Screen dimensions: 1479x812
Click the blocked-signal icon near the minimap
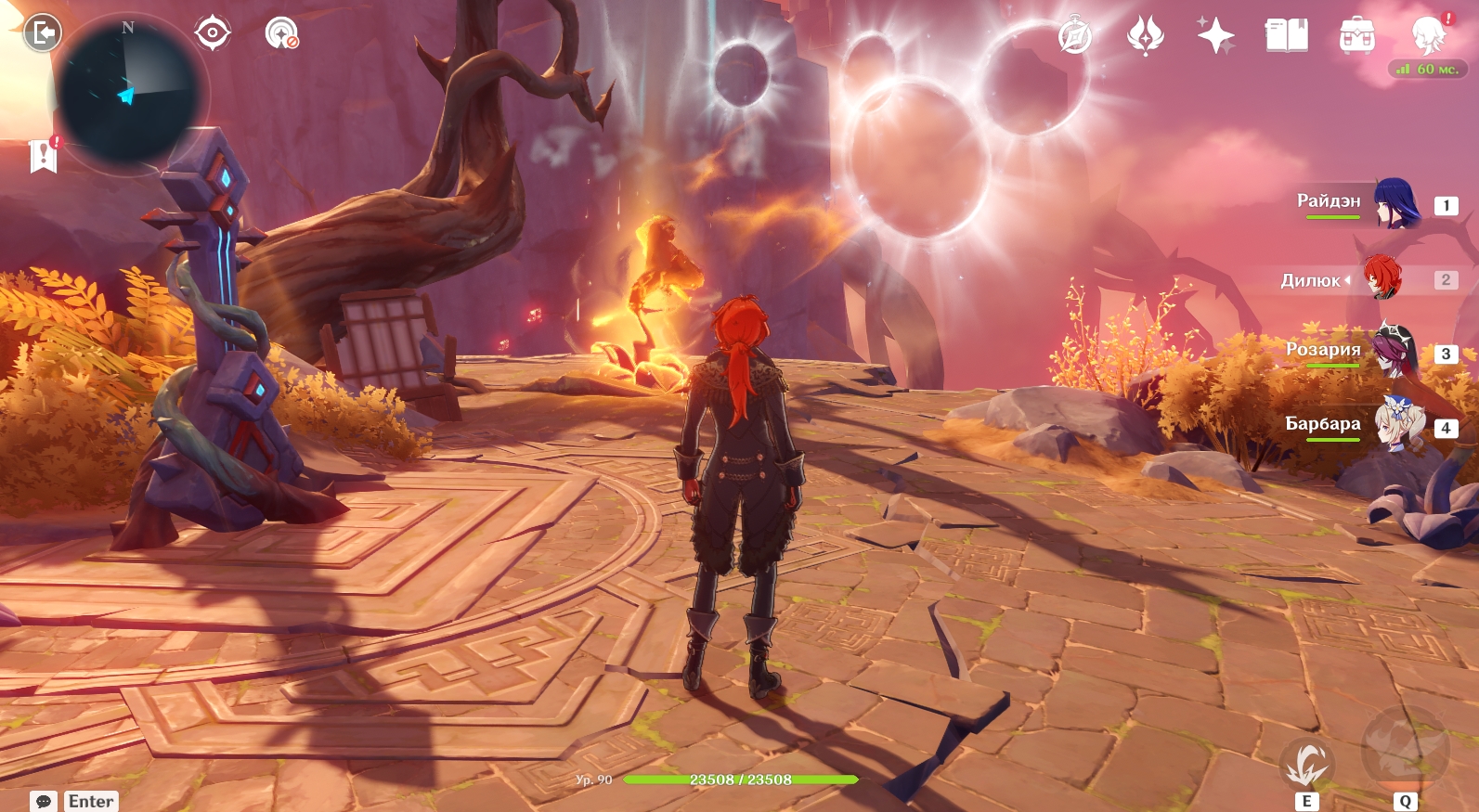(281, 33)
